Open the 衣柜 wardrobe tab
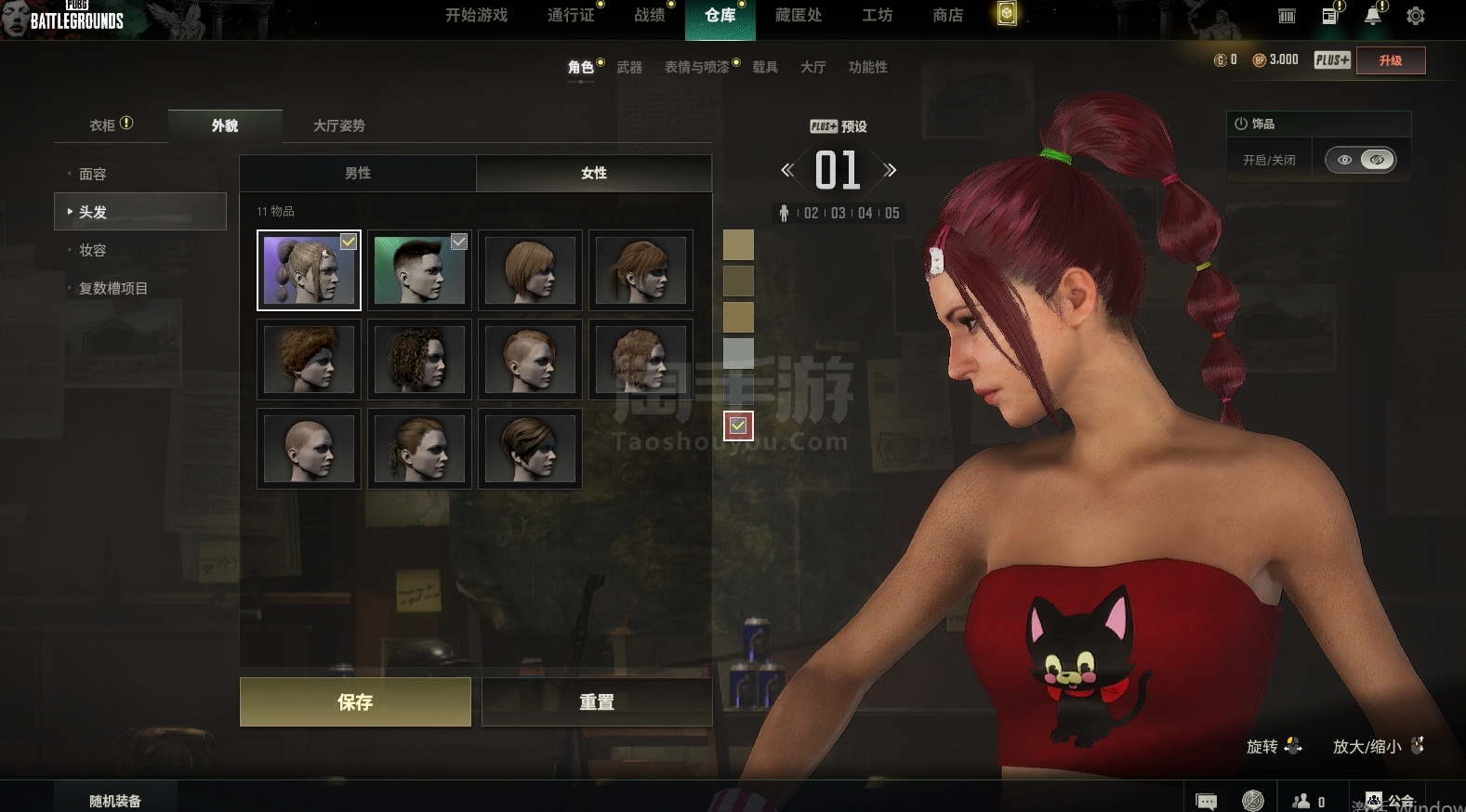This screenshot has height=812, width=1466. (x=111, y=125)
